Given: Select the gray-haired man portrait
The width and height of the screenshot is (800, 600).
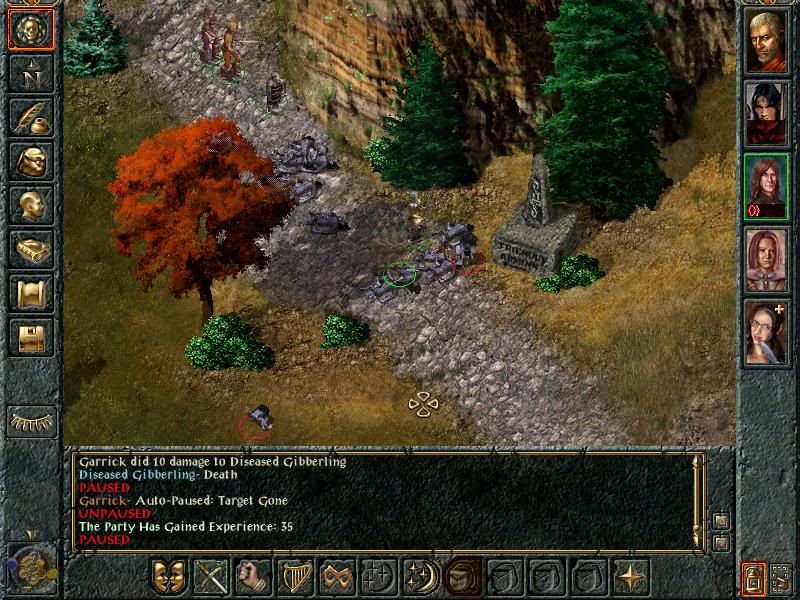Looking at the screenshot, I should tap(767, 41).
